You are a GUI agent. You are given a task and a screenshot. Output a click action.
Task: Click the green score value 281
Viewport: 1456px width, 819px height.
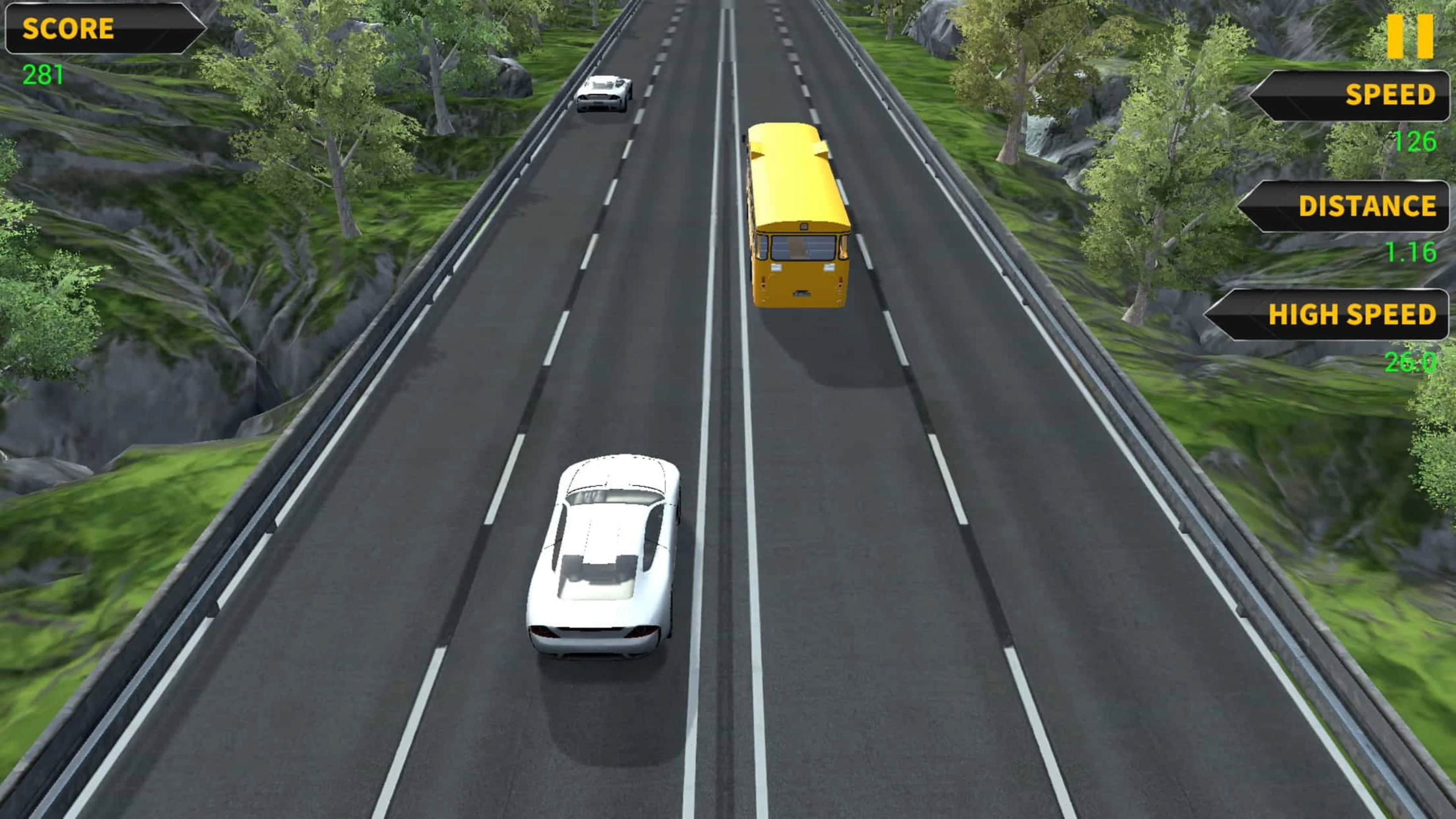(44, 74)
